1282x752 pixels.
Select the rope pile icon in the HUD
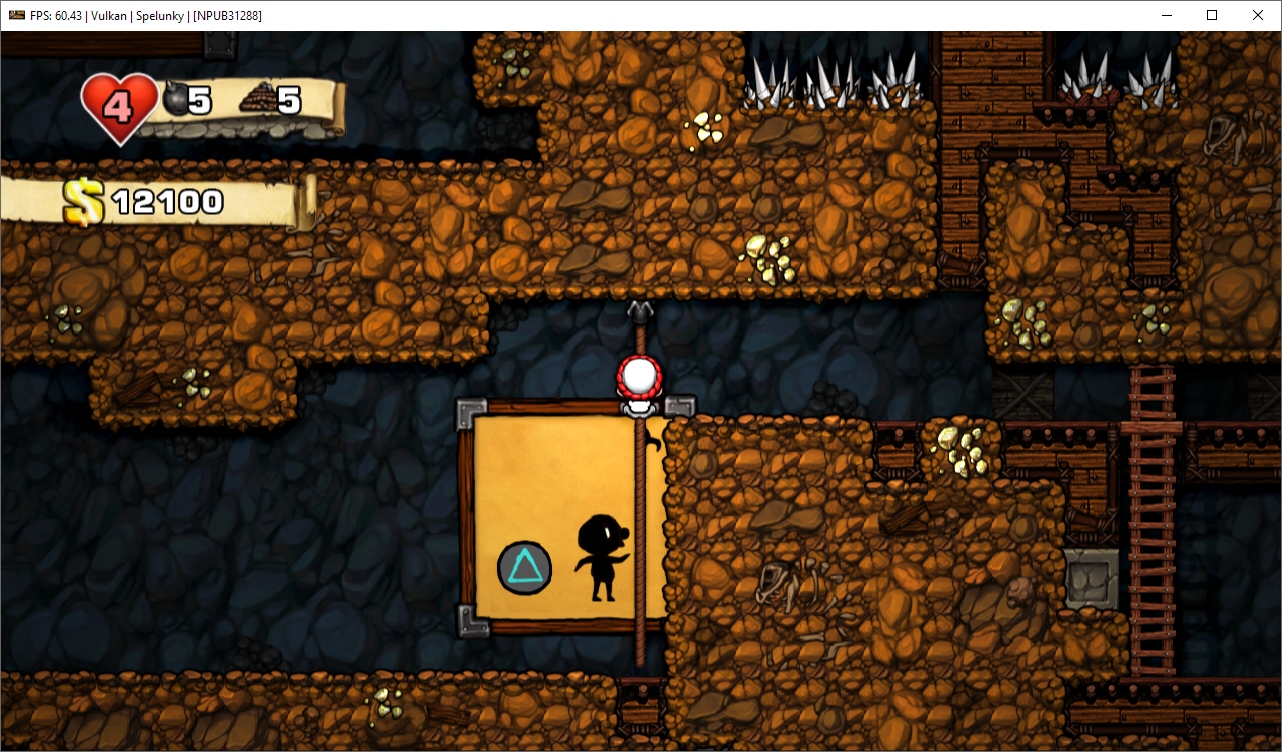tap(256, 100)
